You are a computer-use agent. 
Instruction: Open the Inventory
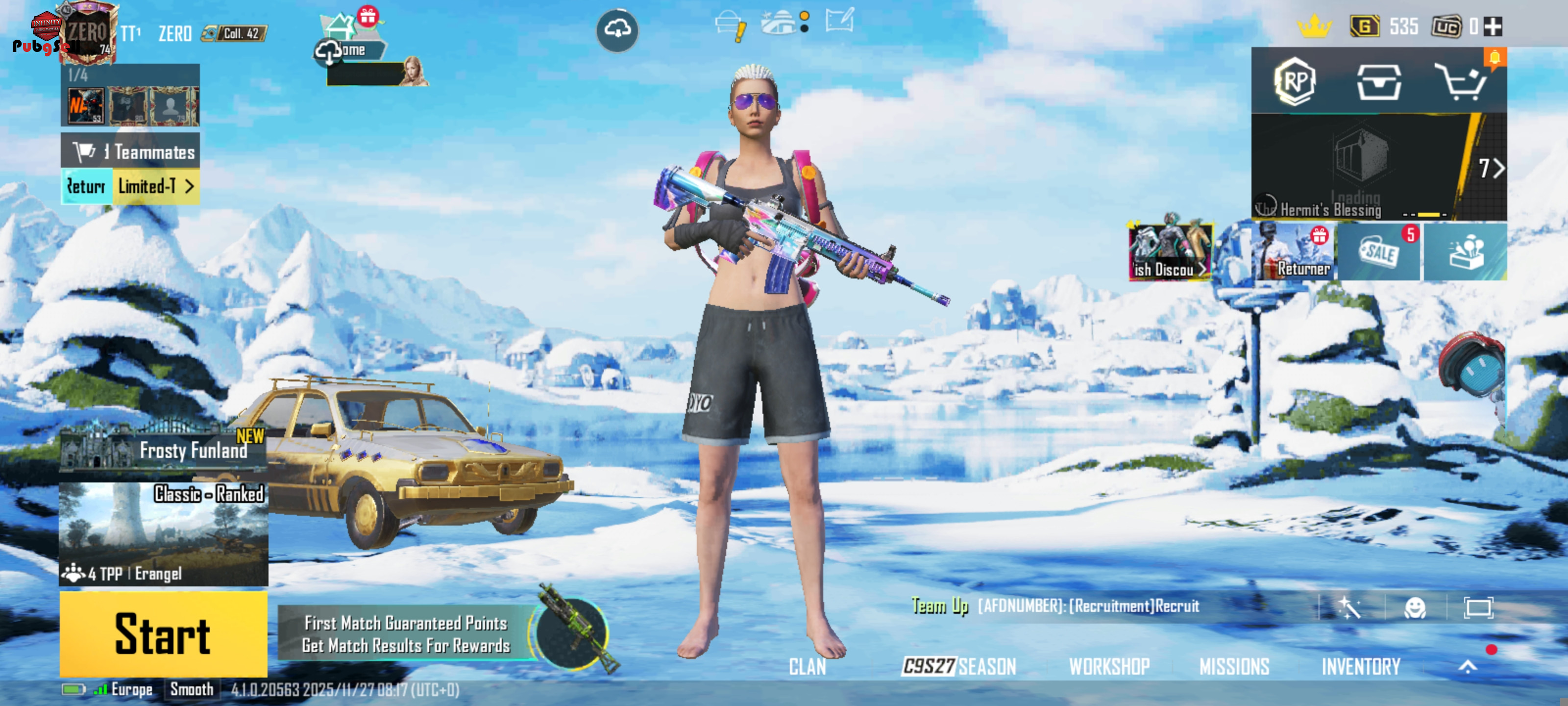(1361, 666)
